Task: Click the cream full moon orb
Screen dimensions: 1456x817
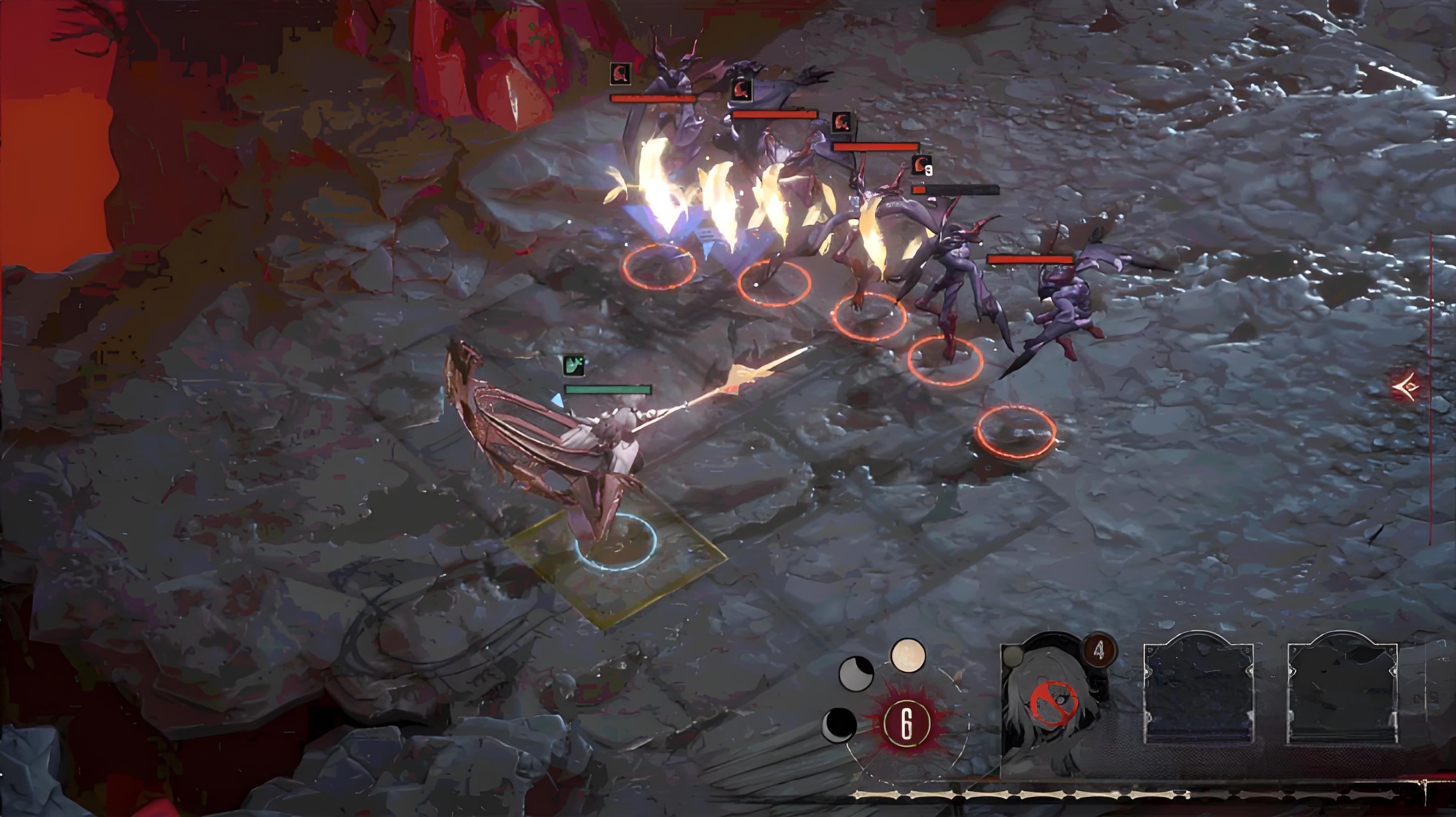Action: 908,656
